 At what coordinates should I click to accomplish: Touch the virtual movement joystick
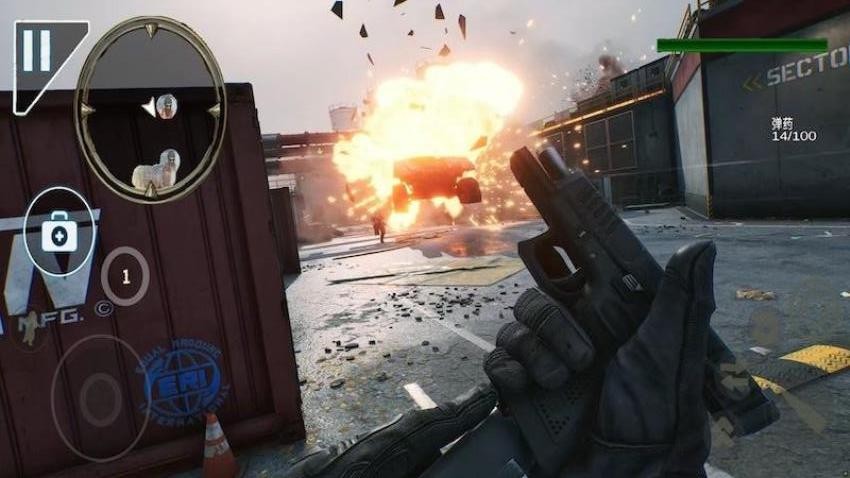100,399
